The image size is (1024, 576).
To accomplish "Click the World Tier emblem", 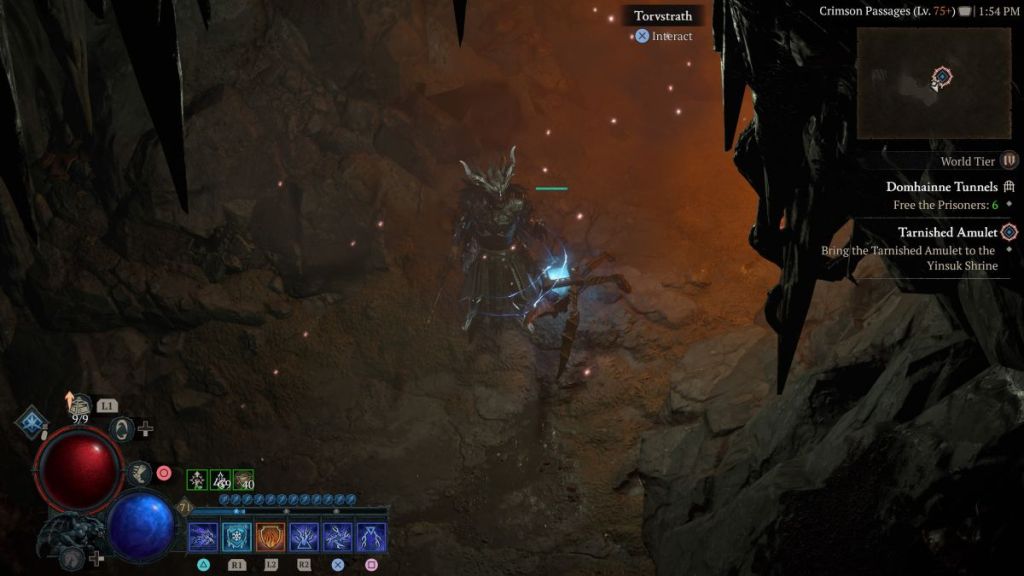I will point(1009,161).
